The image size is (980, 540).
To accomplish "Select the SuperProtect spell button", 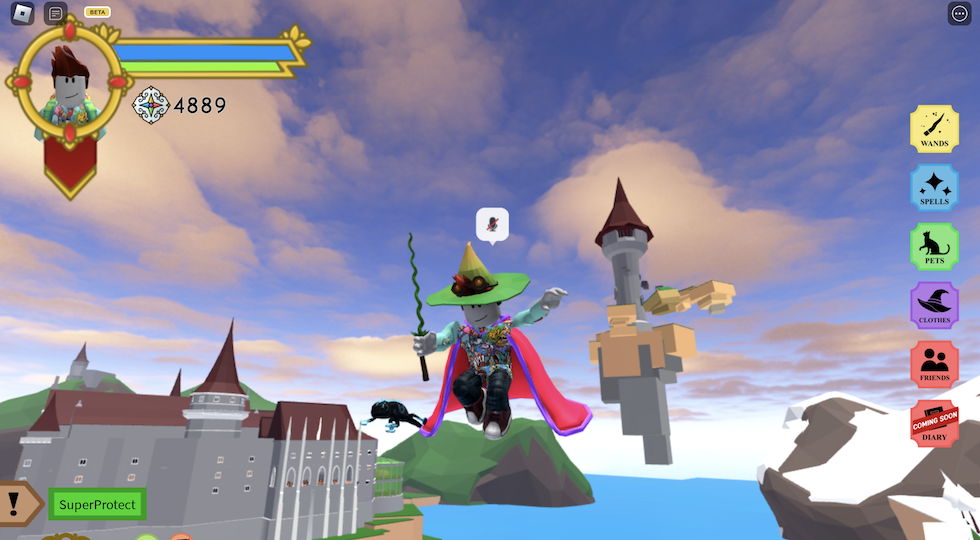I will point(97,505).
